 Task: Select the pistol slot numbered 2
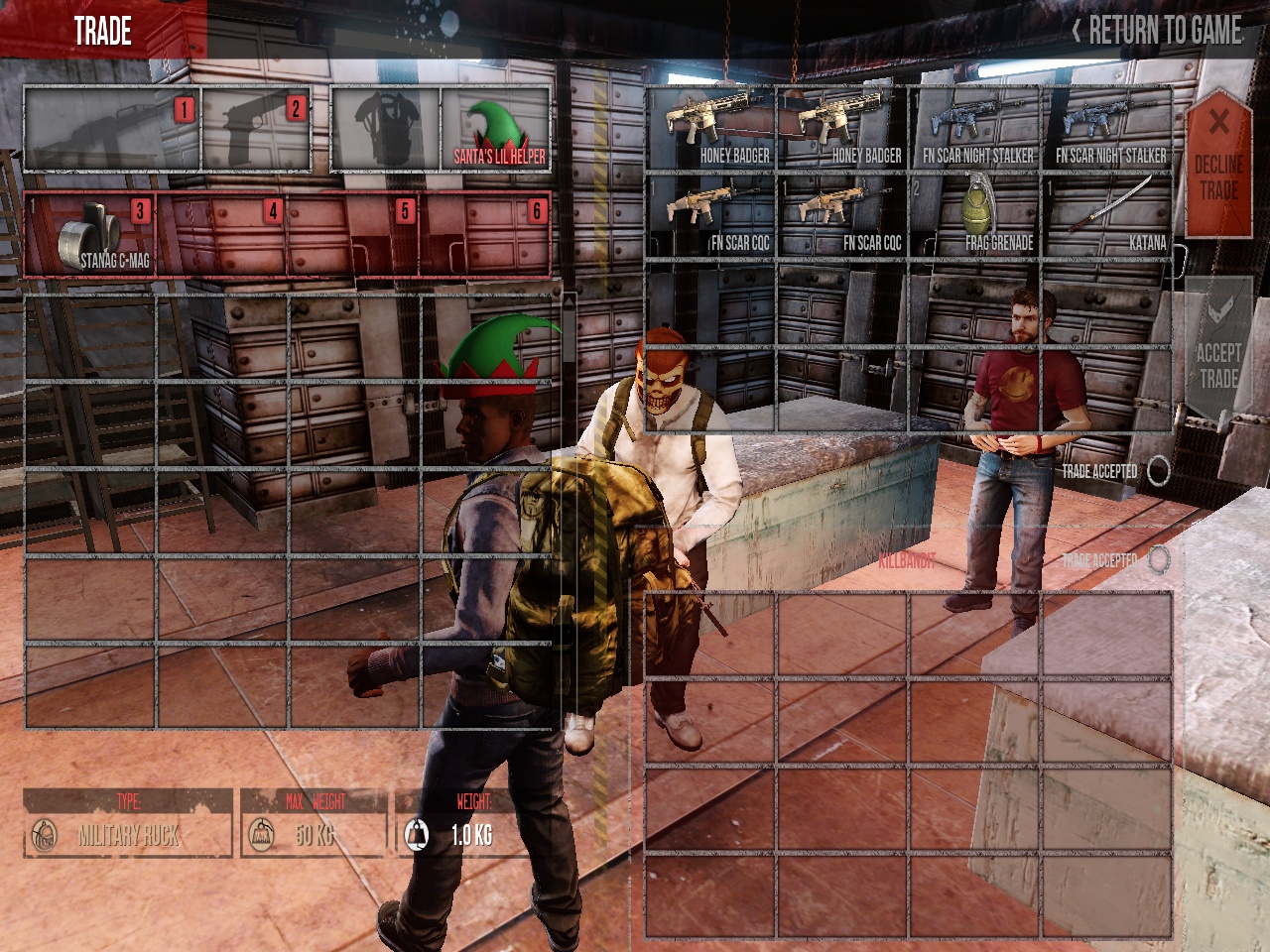256,129
